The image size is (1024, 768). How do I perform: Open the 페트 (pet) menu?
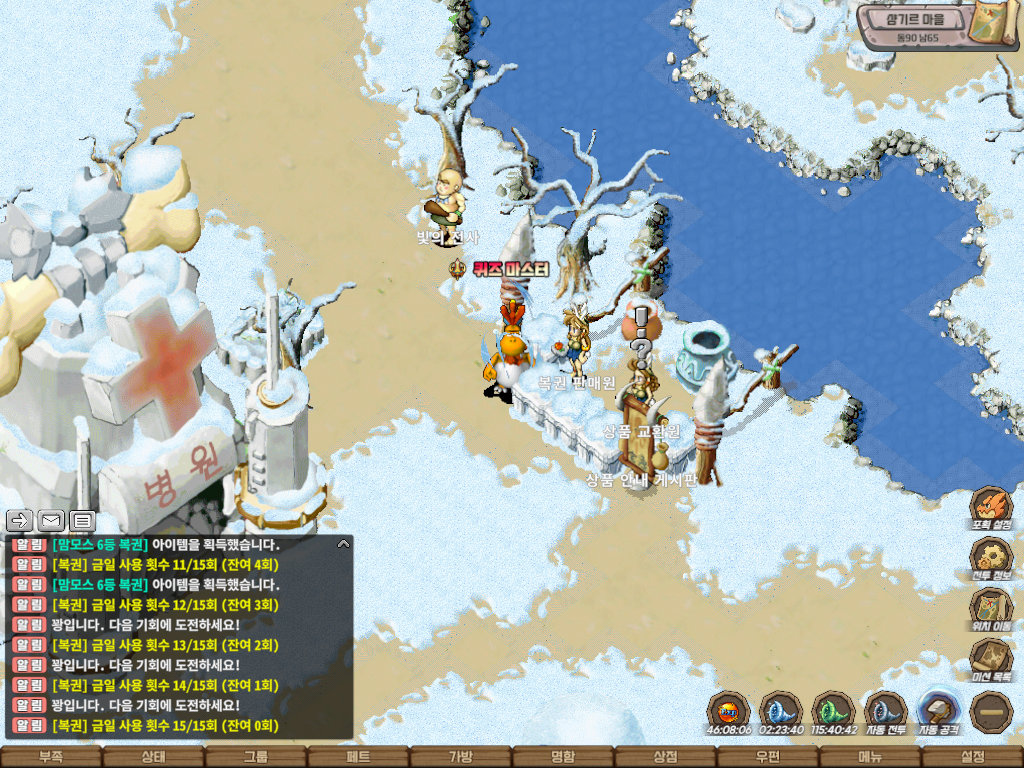tap(358, 757)
